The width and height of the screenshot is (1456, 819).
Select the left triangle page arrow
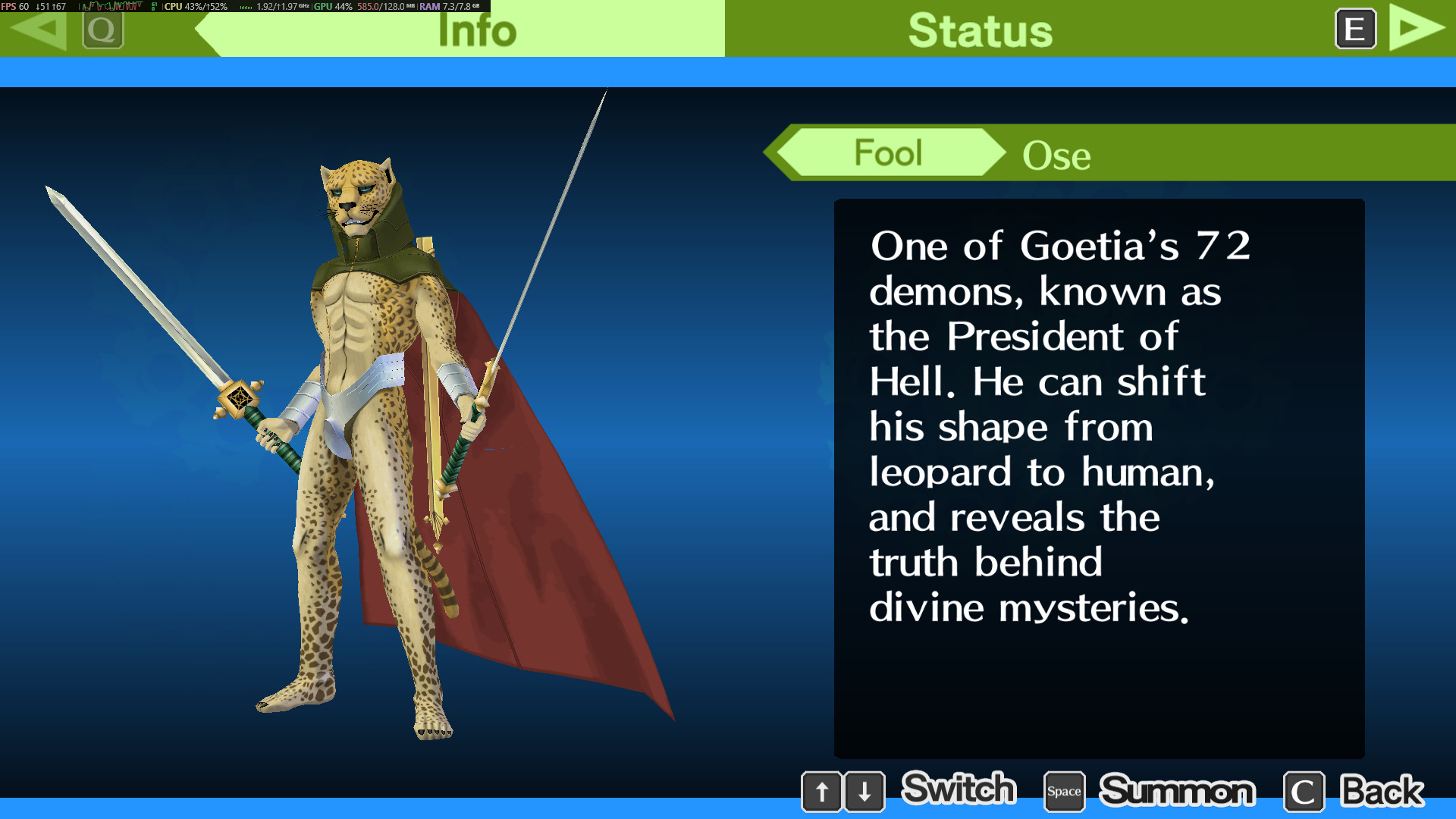pyautogui.click(x=36, y=30)
